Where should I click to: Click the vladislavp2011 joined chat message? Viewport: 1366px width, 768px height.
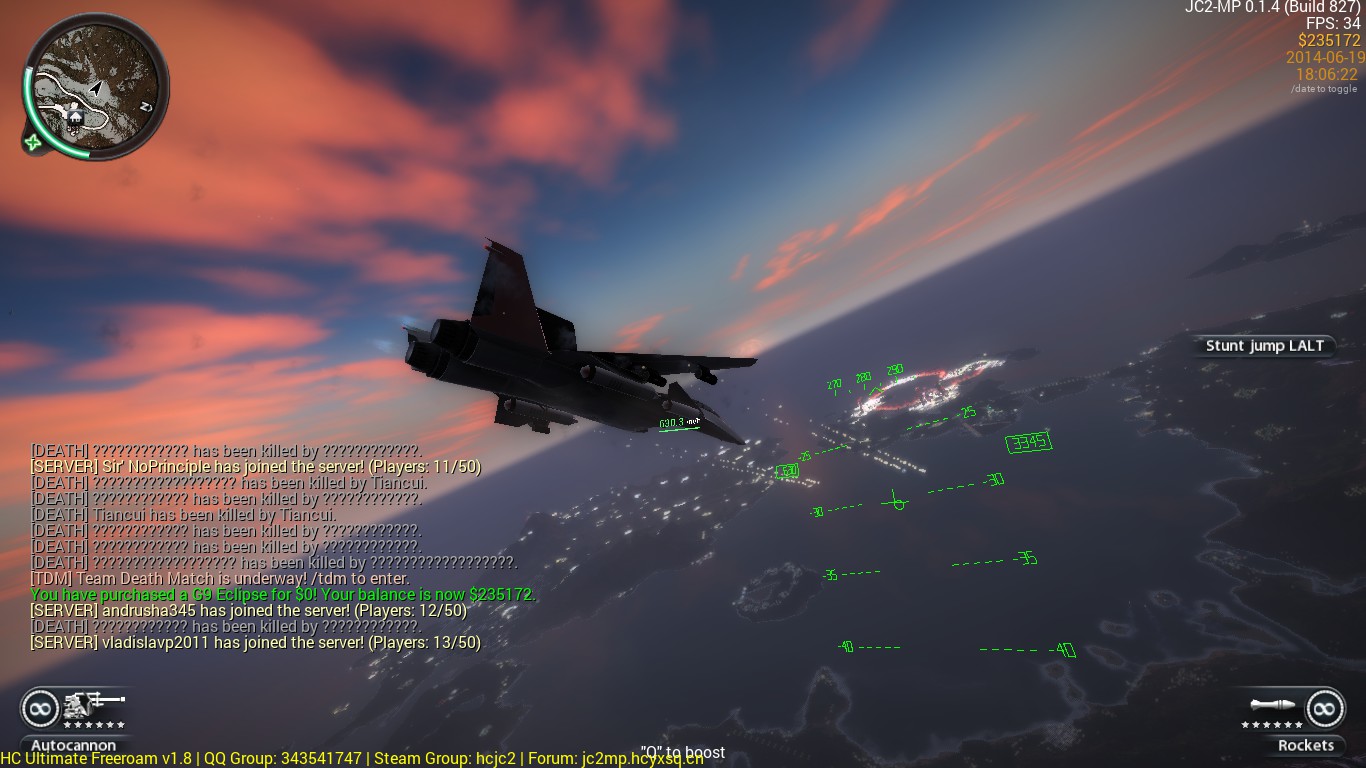pyautogui.click(x=255, y=642)
